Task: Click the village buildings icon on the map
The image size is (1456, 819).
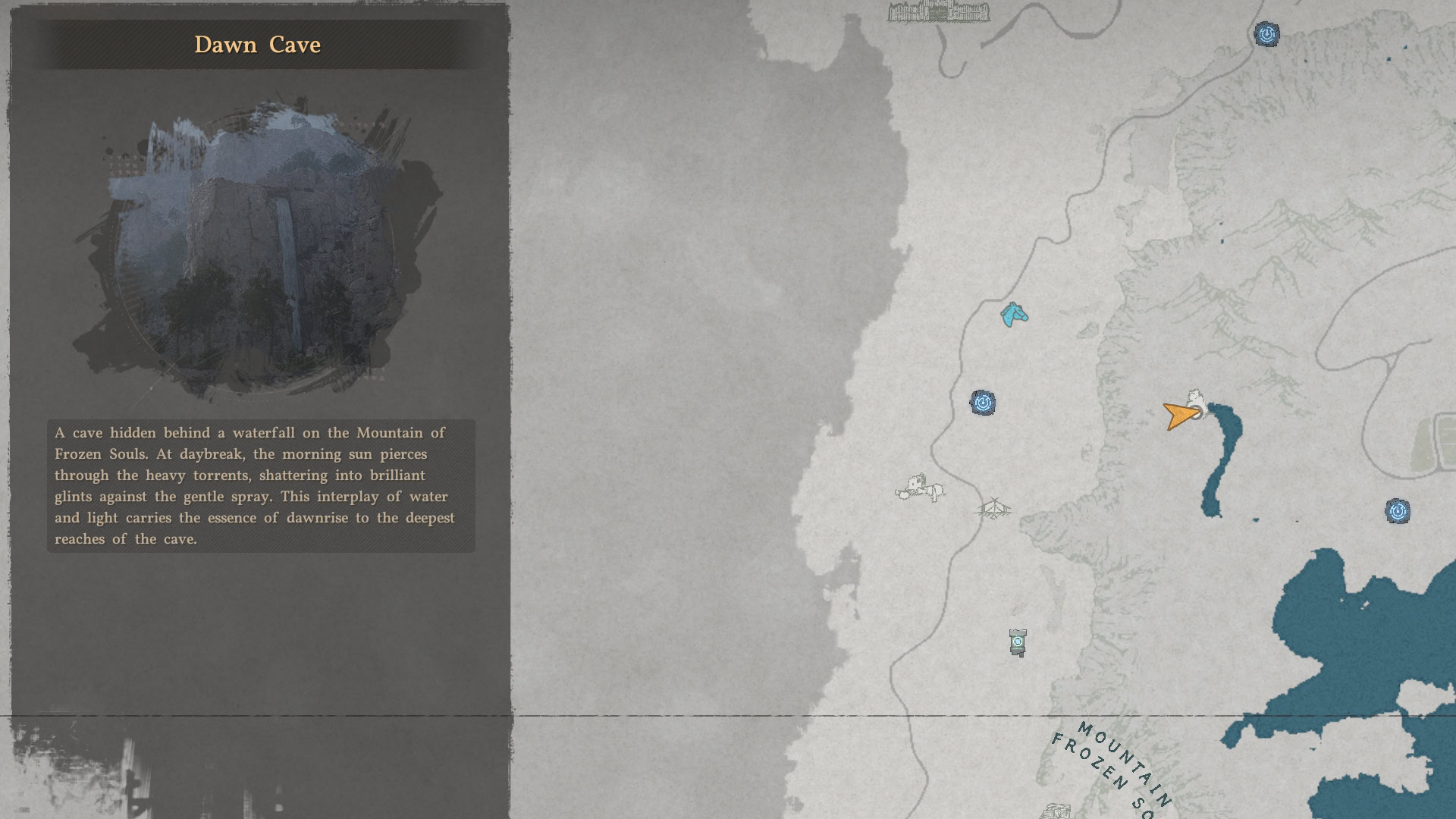Action: click(920, 486)
